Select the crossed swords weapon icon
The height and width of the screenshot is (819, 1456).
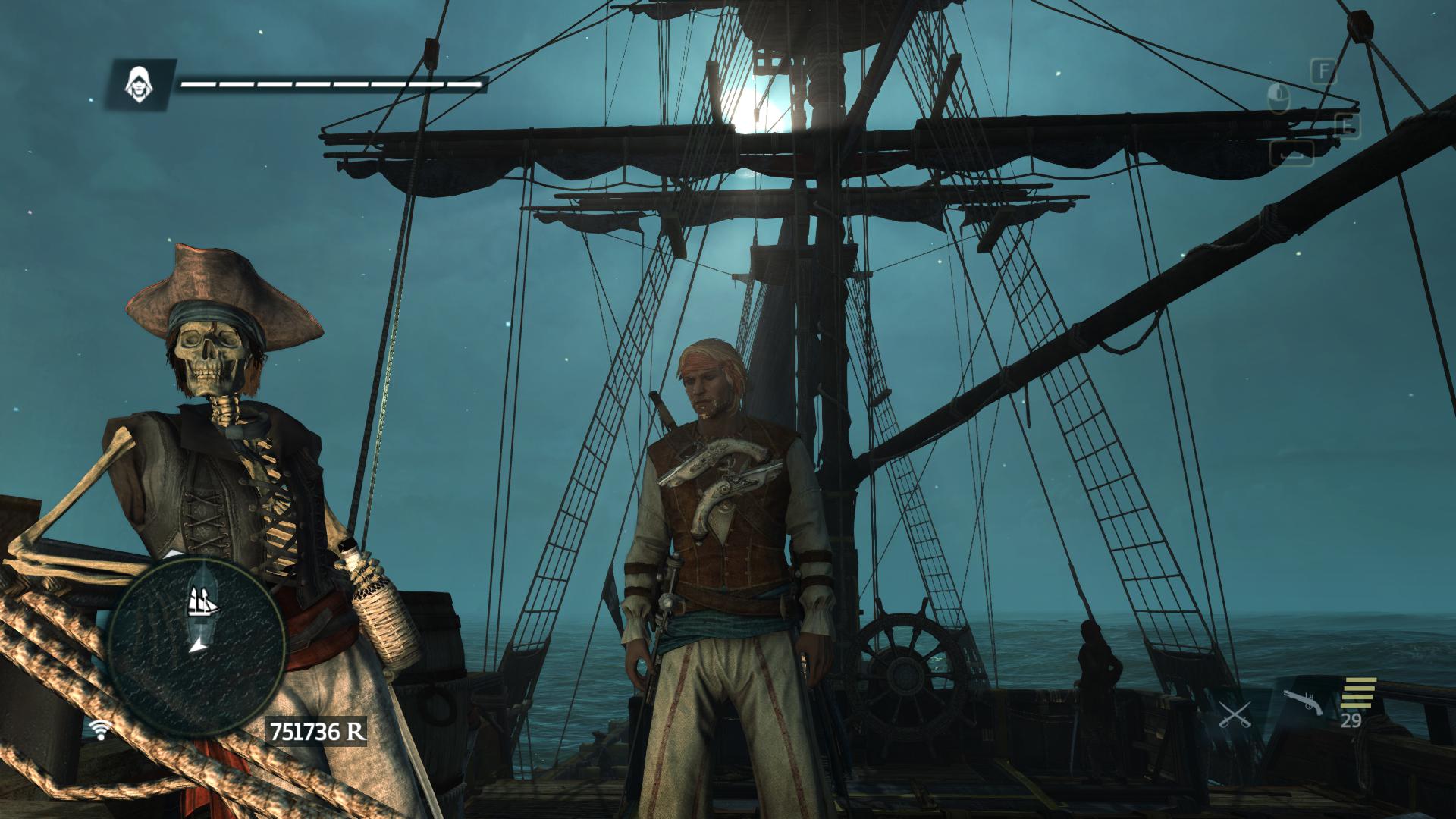pyautogui.click(x=1235, y=714)
